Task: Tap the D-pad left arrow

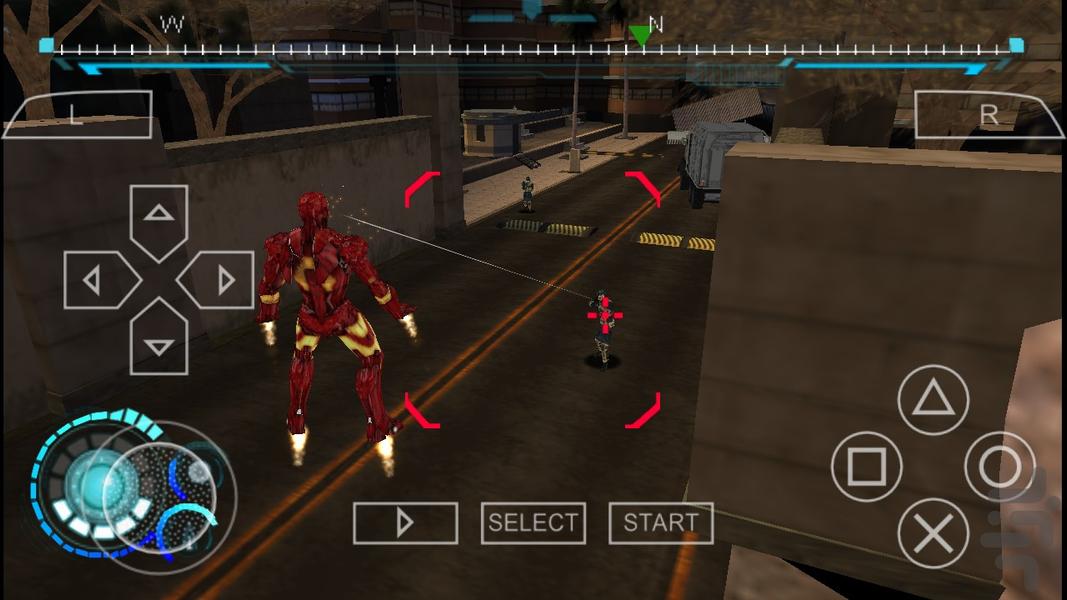Action: 97,280
